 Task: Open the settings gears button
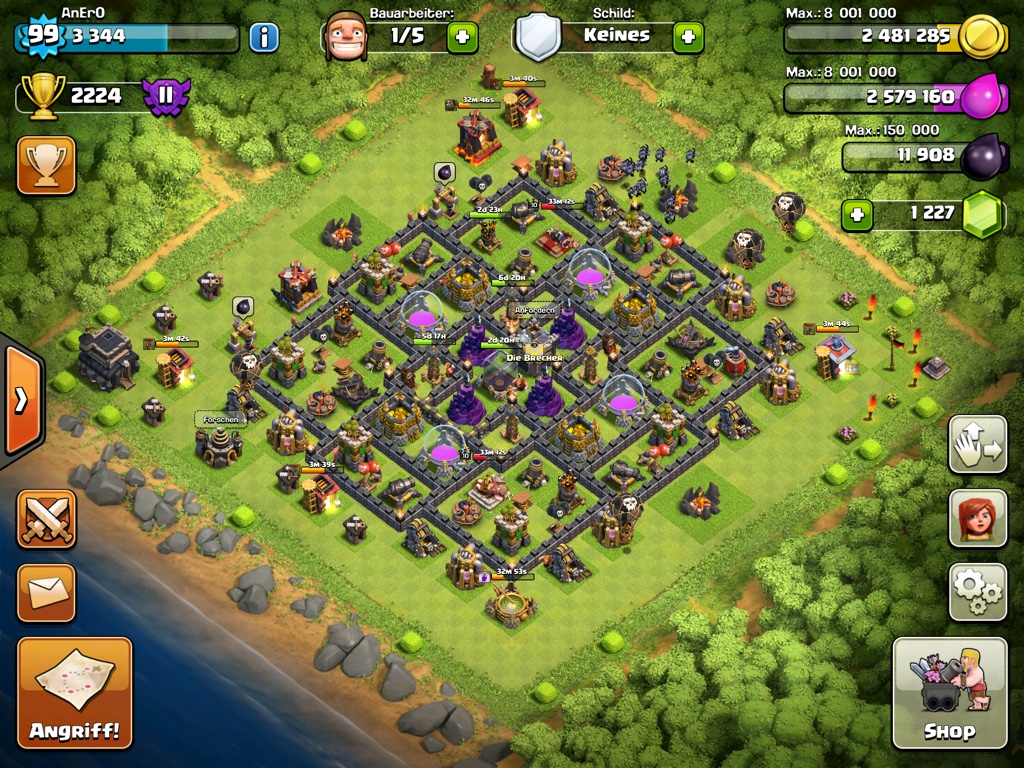coord(977,592)
